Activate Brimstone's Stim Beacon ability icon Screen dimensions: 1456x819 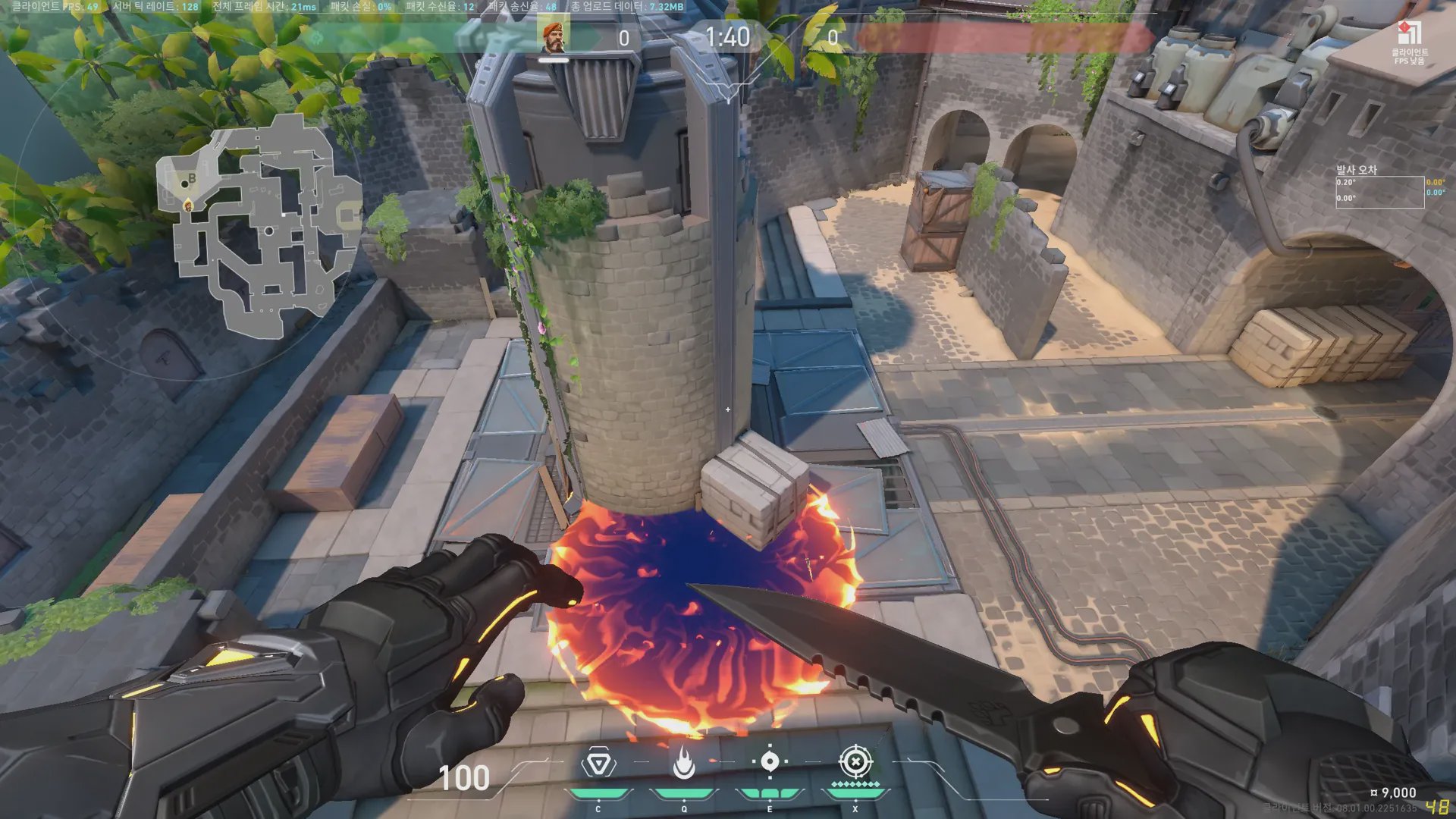pos(598,763)
